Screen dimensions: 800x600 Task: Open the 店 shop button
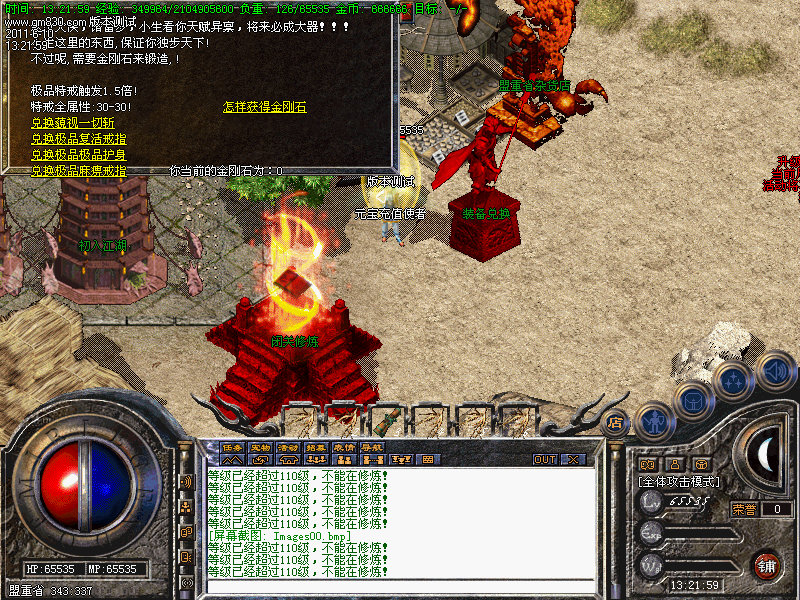pyautogui.click(x=616, y=422)
